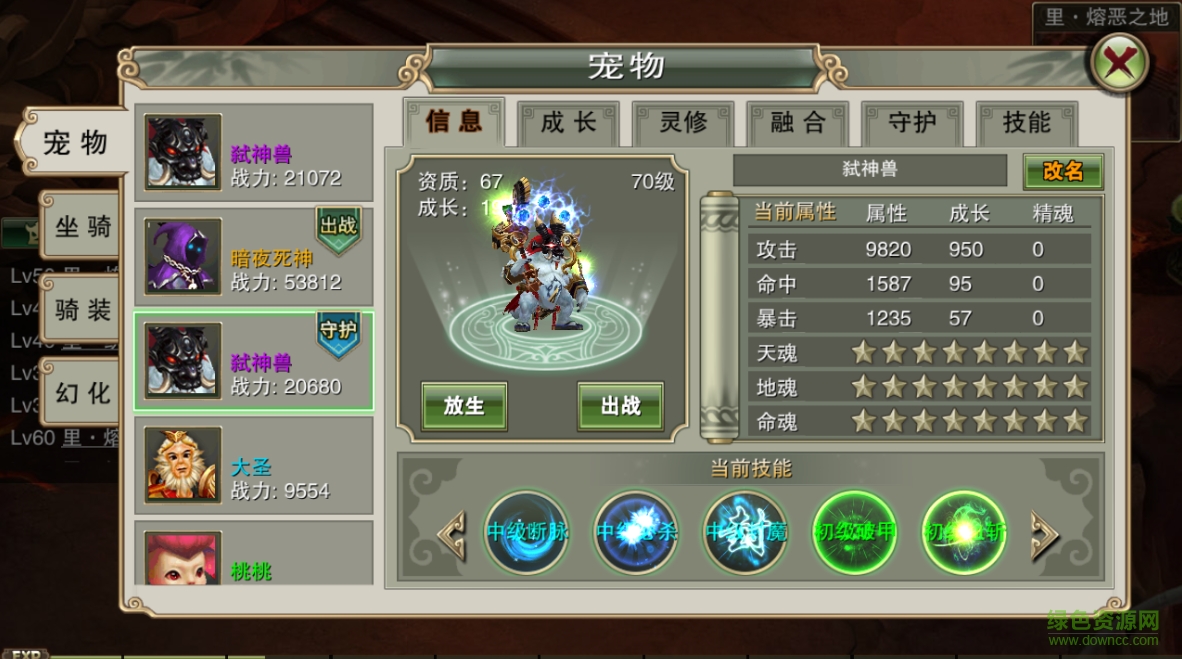Switch to the 骑装 side tab

(82, 310)
